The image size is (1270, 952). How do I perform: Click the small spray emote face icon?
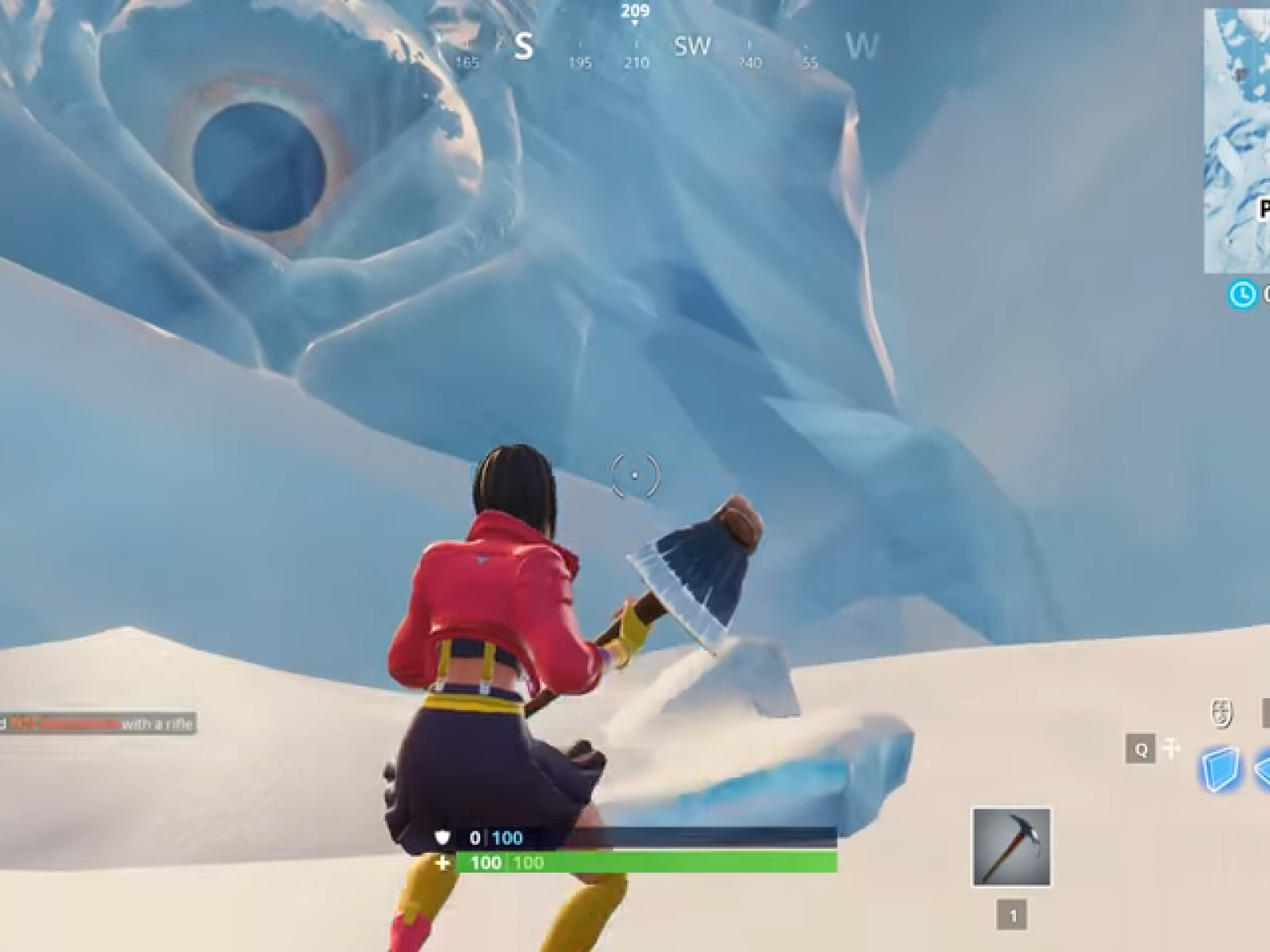coord(1221,712)
